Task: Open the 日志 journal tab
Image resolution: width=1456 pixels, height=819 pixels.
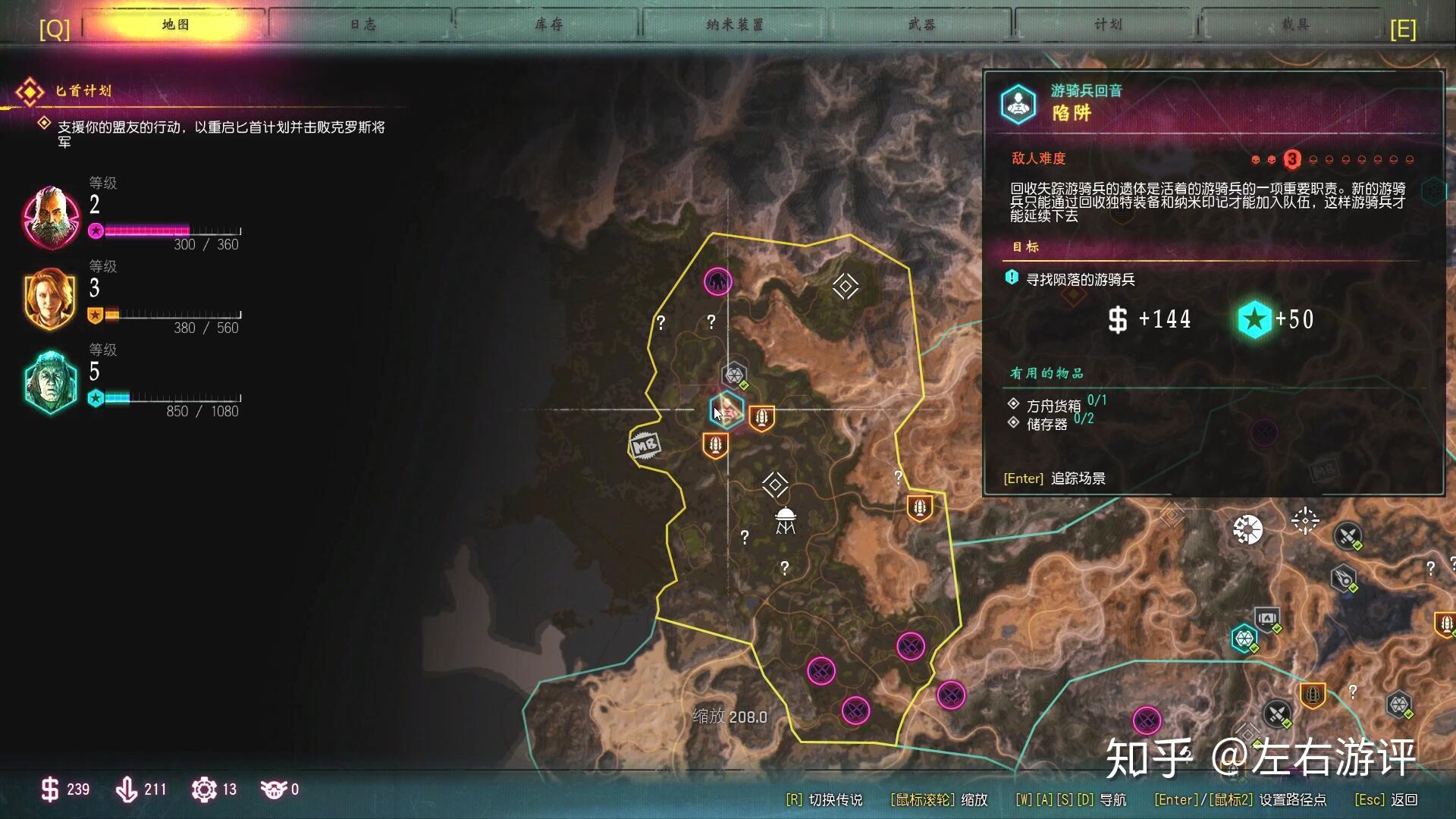Action: click(362, 25)
